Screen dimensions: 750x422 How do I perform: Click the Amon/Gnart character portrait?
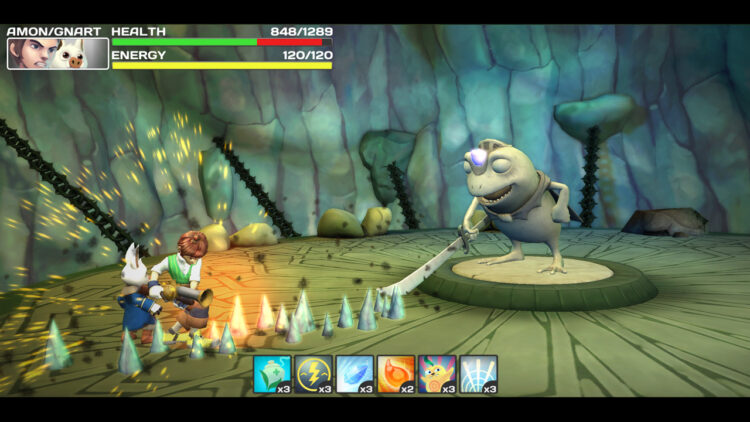pos(58,53)
